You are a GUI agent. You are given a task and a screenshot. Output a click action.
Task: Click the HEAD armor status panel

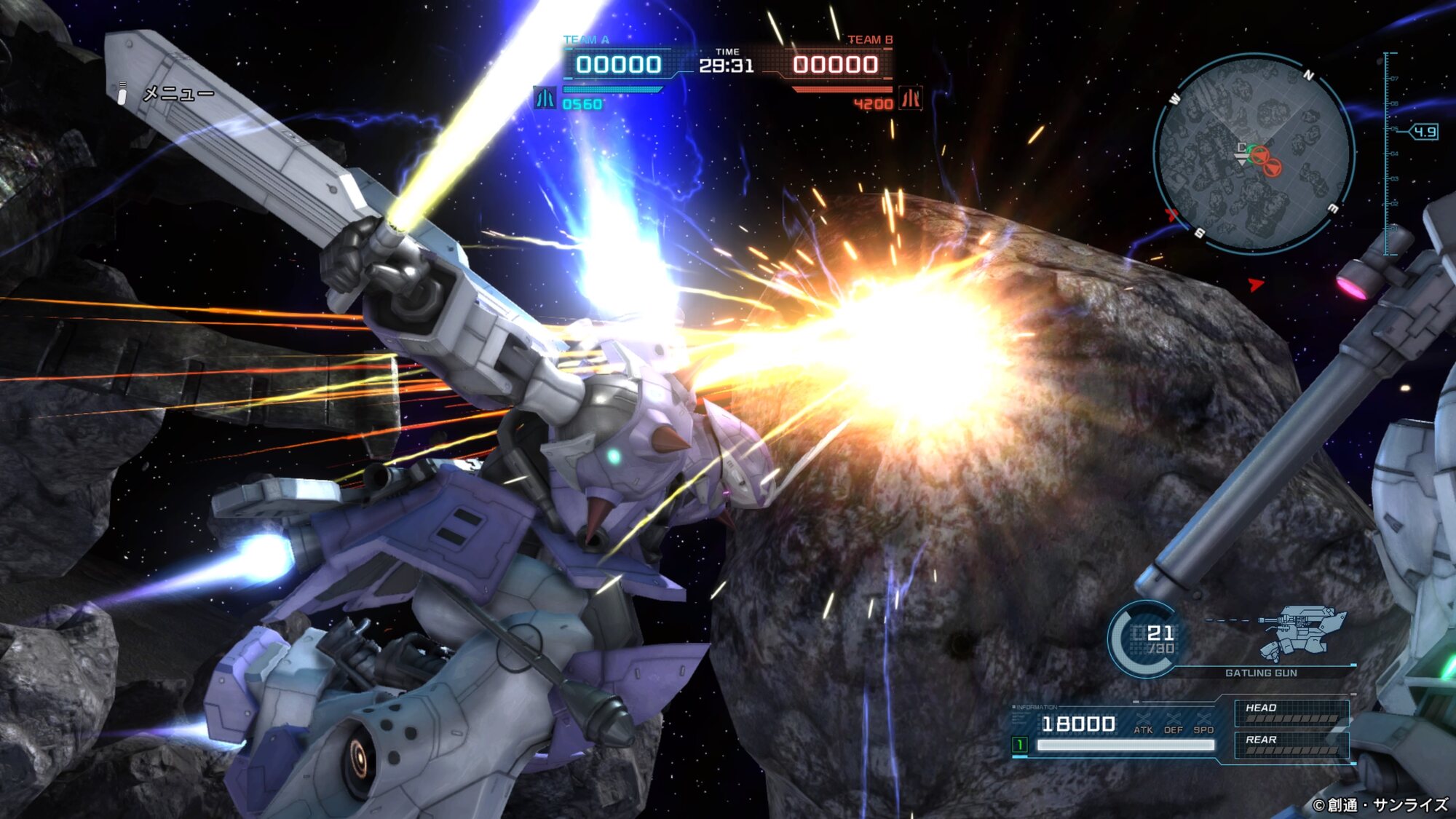point(1291,713)
